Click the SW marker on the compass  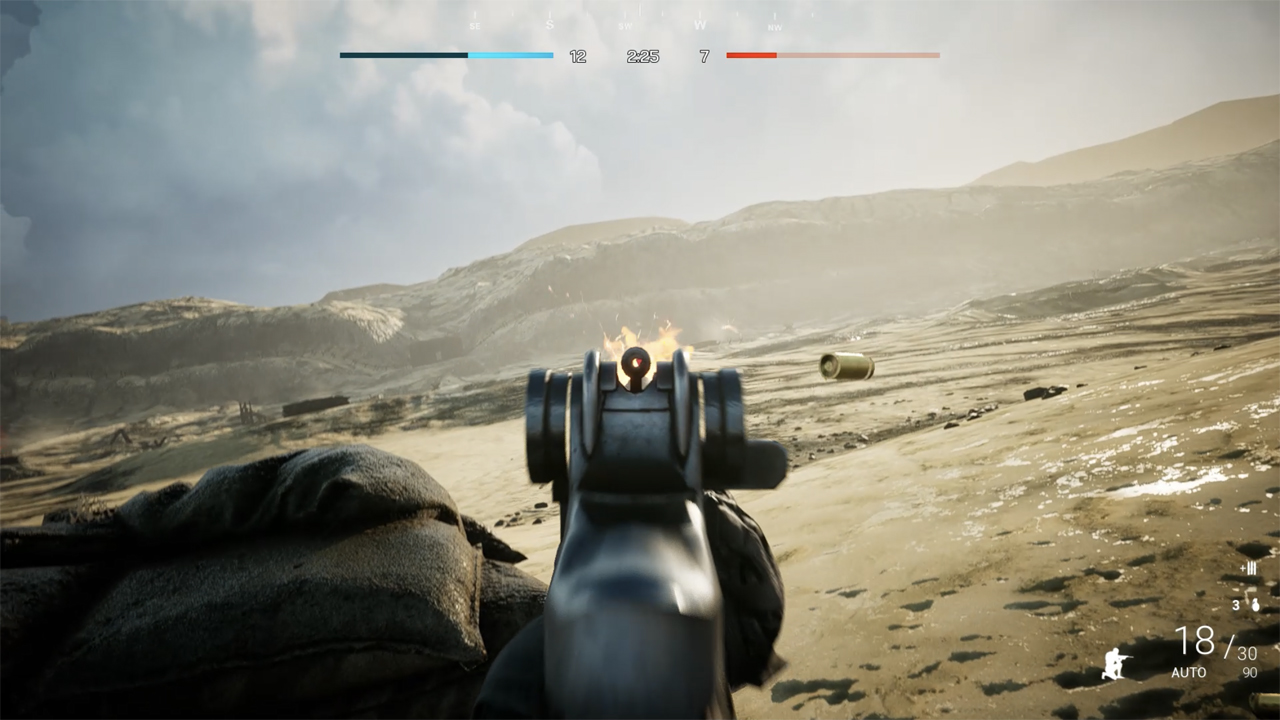(x=624, y=26)
